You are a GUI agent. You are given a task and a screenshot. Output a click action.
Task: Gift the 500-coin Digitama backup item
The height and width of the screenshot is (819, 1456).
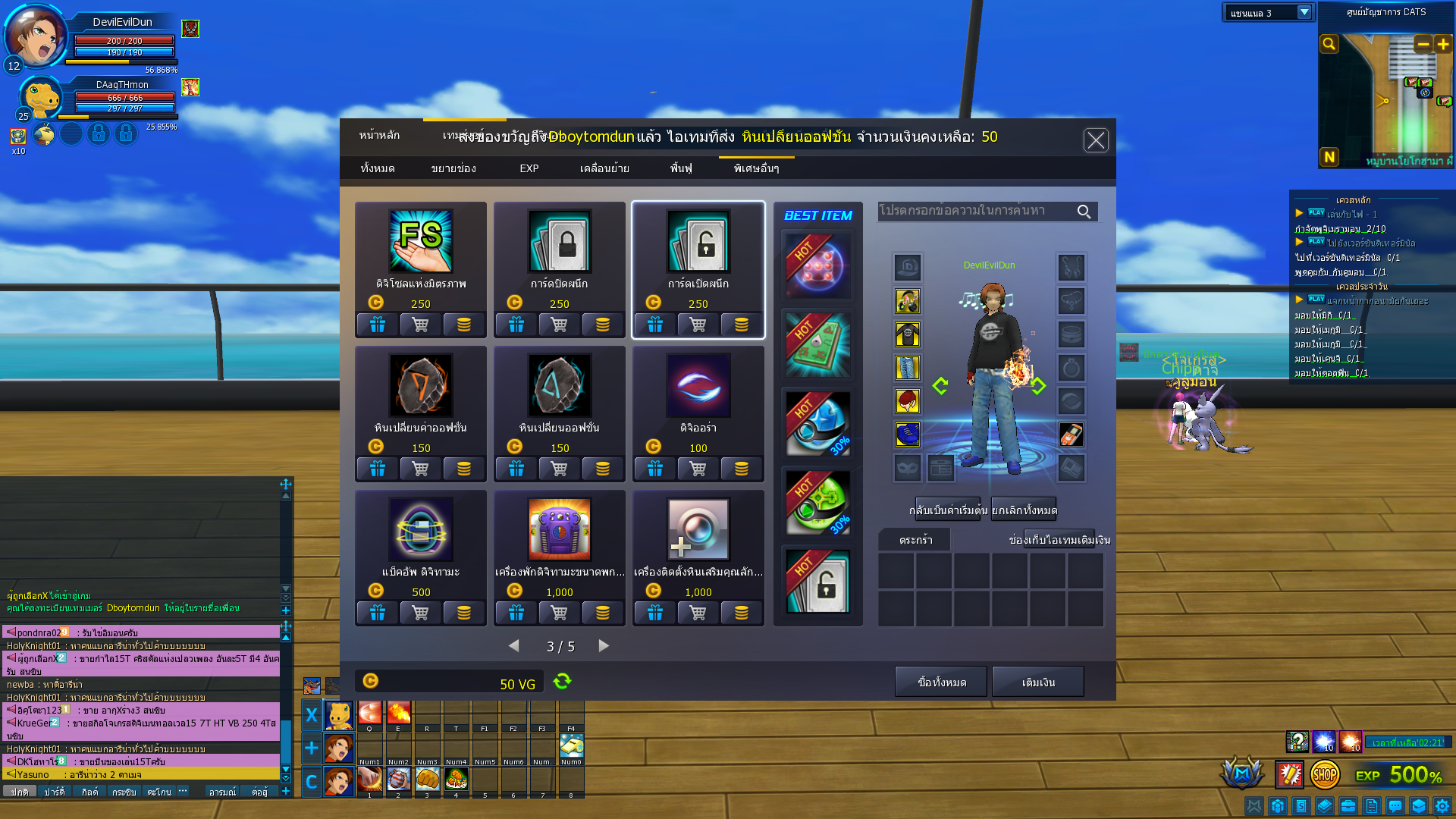pyautogui.click(x=378, y=613)
